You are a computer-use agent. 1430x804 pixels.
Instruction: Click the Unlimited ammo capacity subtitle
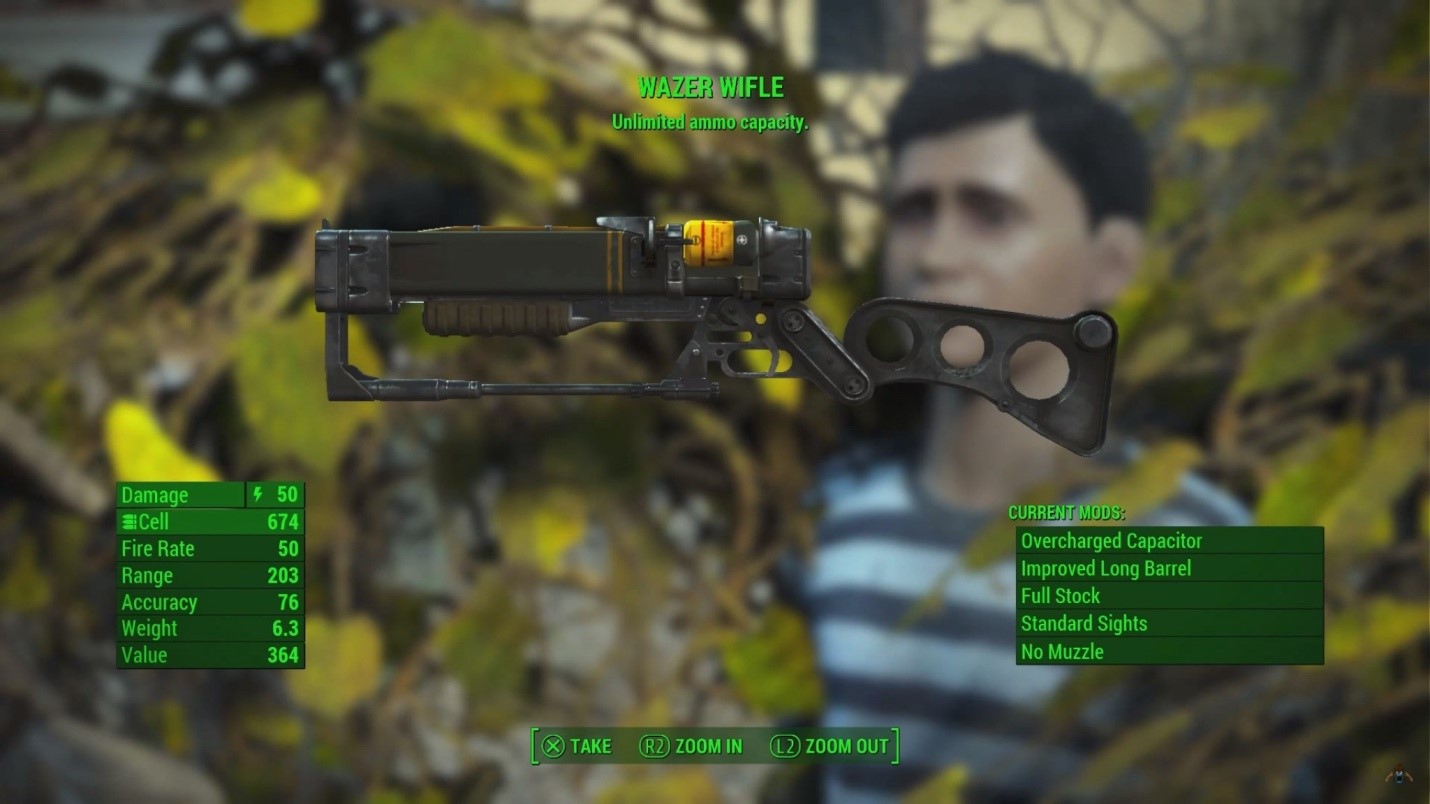click(709, 124)
